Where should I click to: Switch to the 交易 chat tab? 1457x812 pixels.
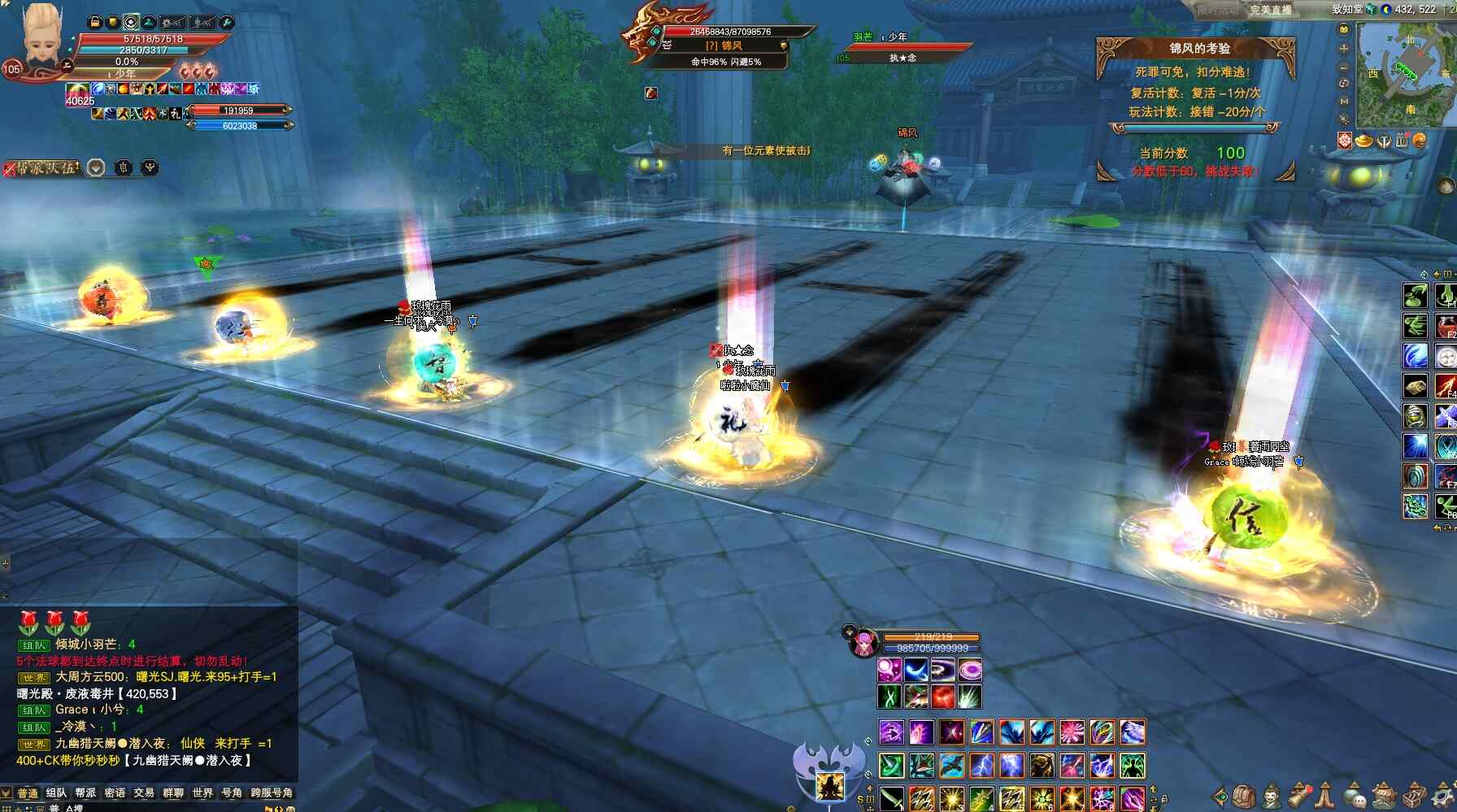(x=144, y=792)
